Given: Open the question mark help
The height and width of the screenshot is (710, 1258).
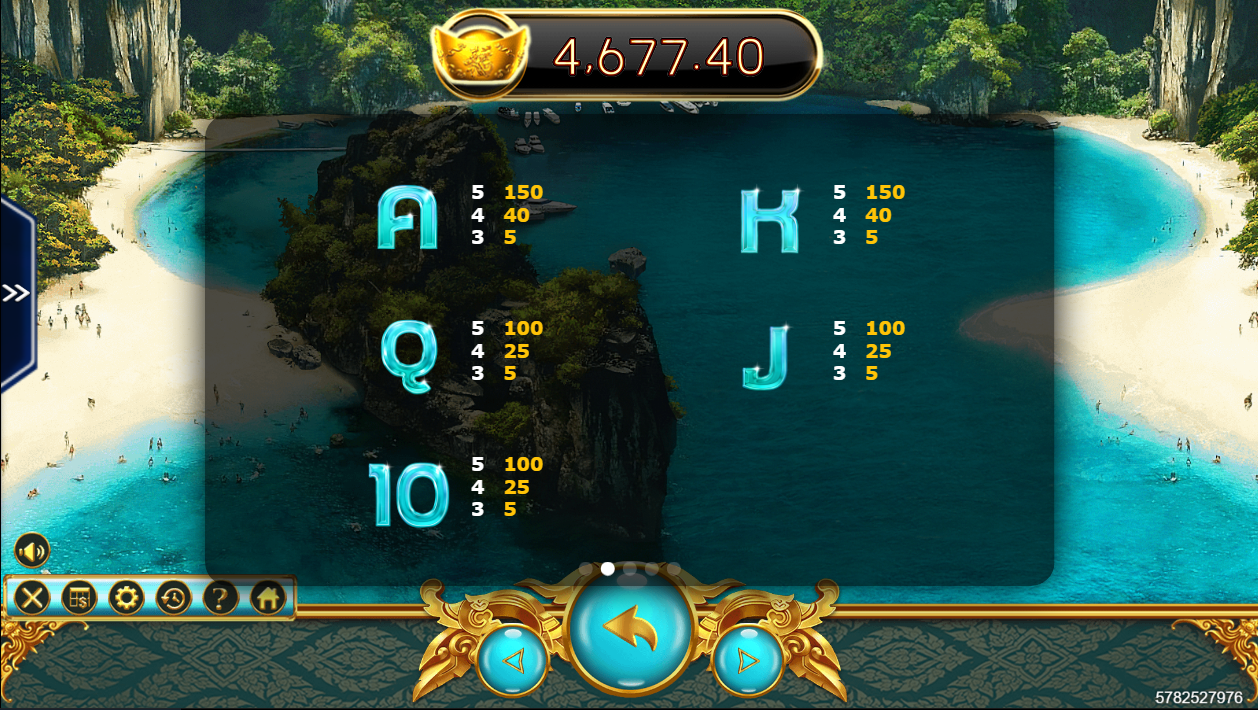Looking at the screenshot, I should click(220, 598).
